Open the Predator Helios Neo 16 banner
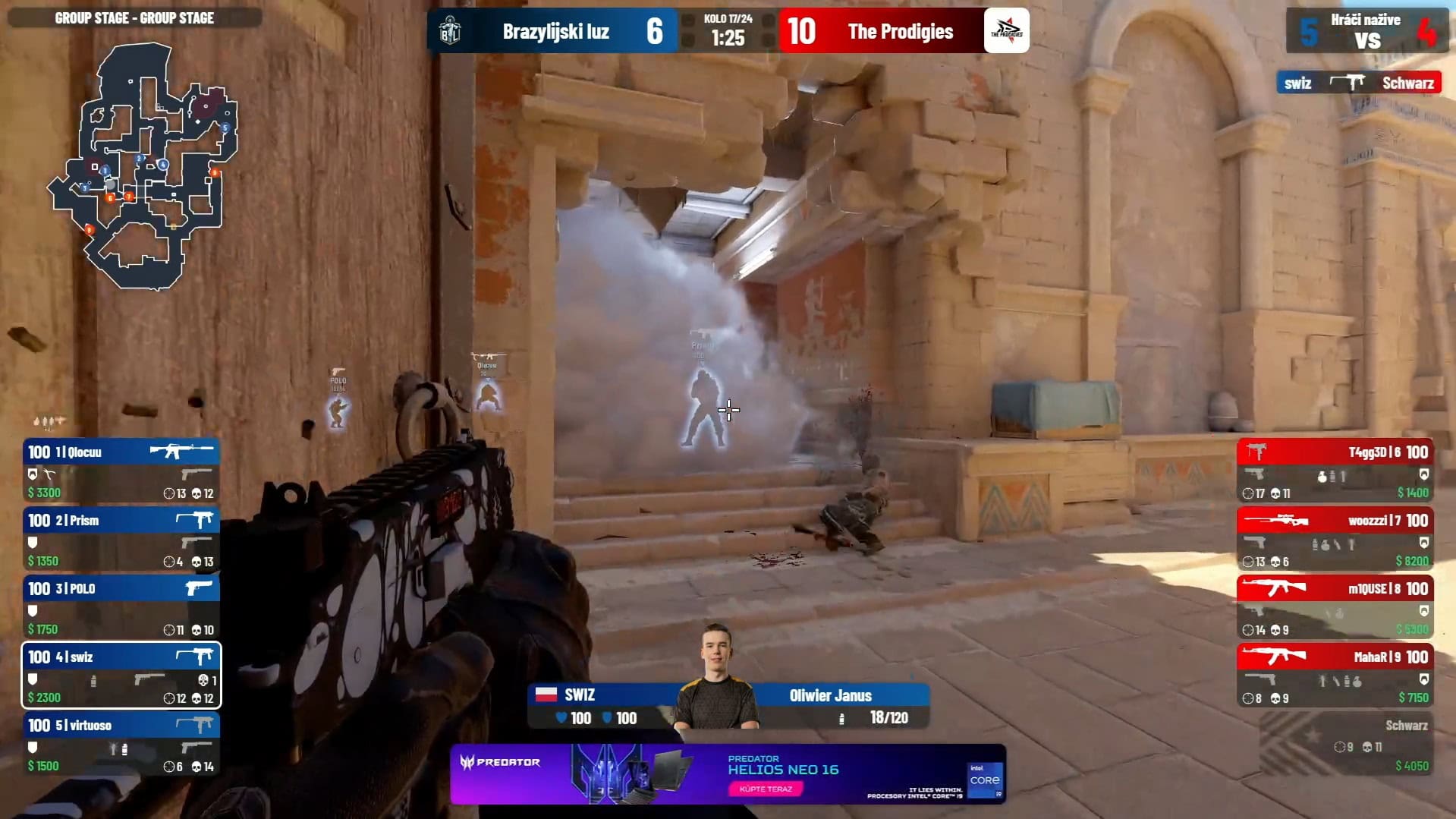This screenshot has width=1456, height=819. tap(728, 773)
